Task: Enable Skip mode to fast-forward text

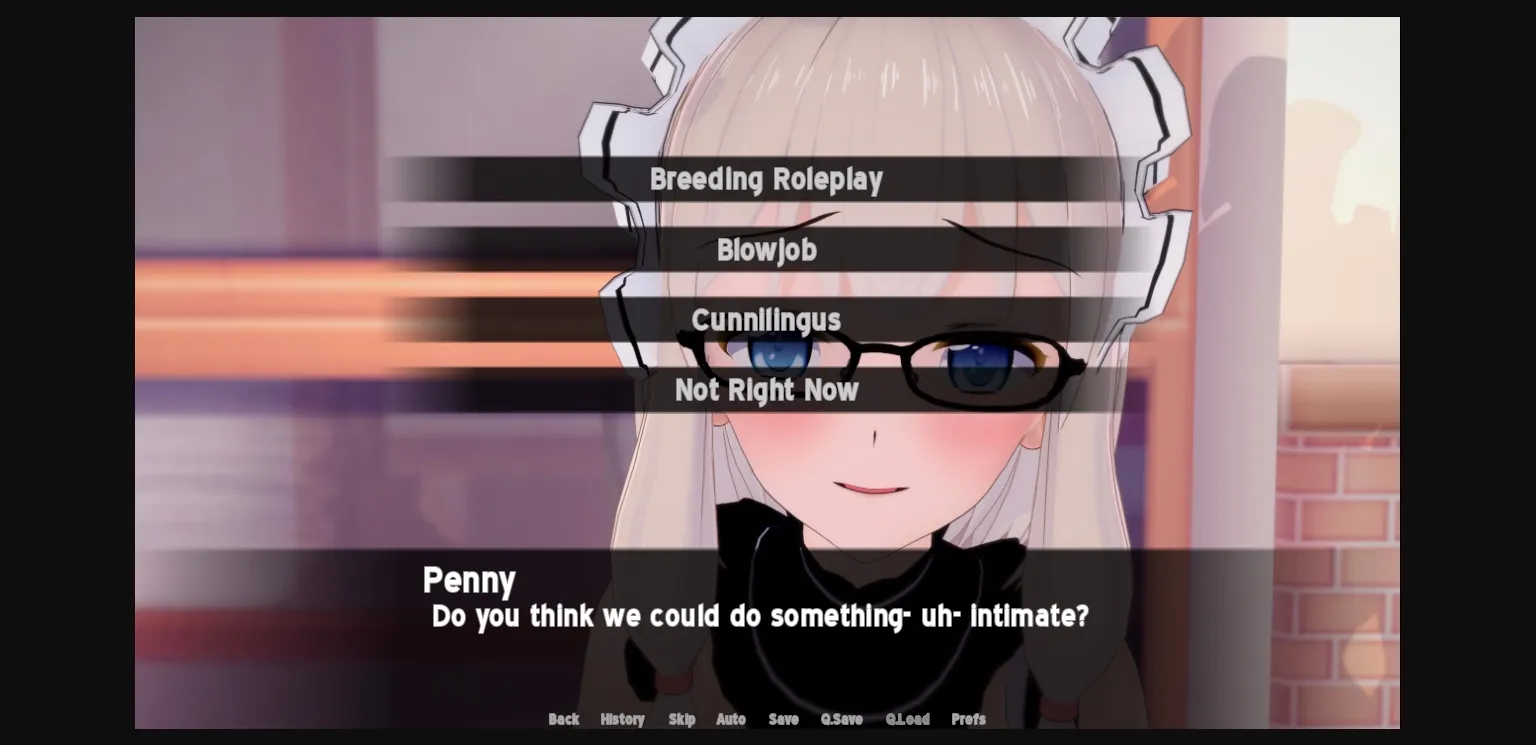Action: tap(681, 719)
